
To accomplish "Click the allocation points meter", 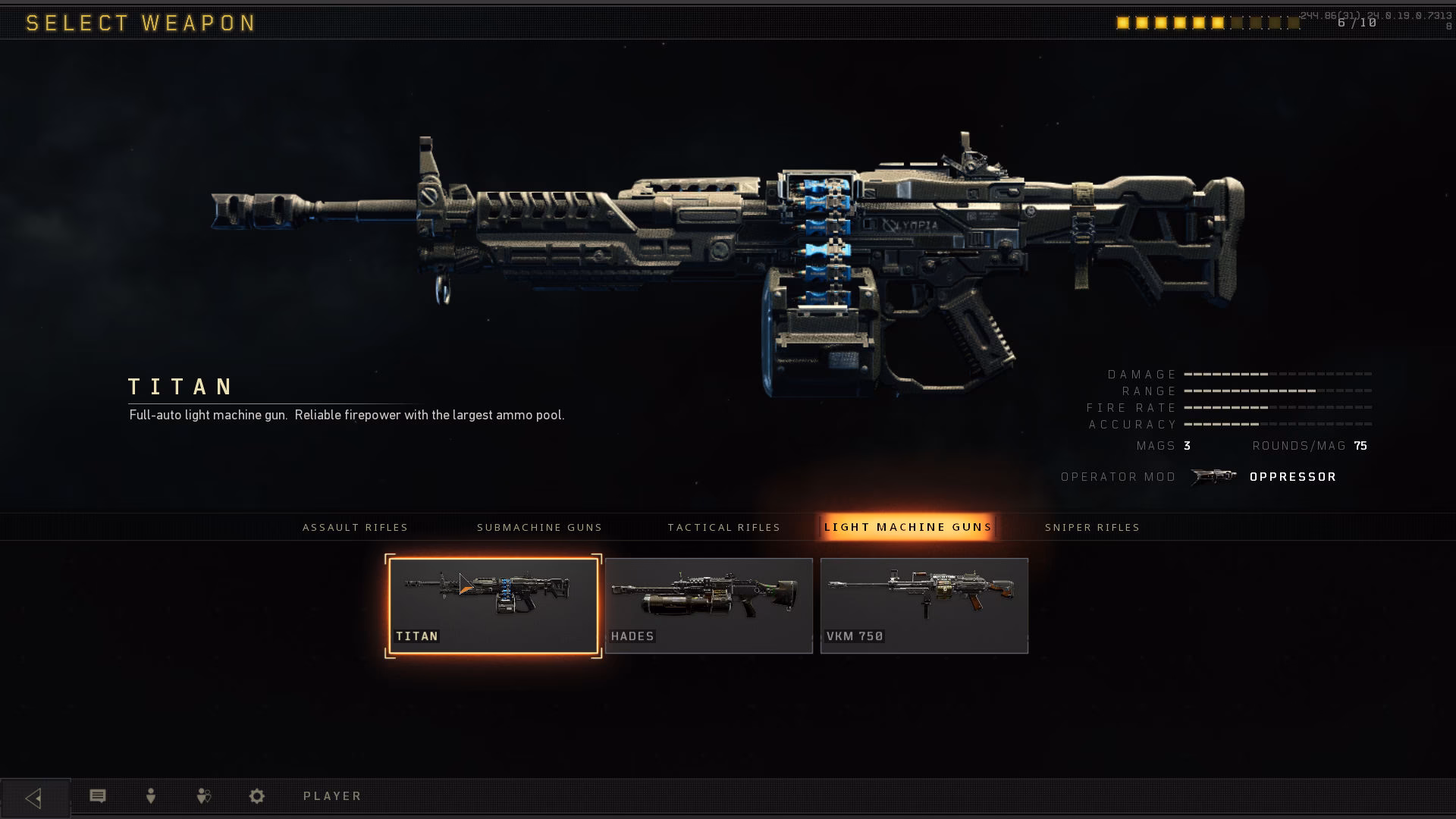I will [1206, 23].
